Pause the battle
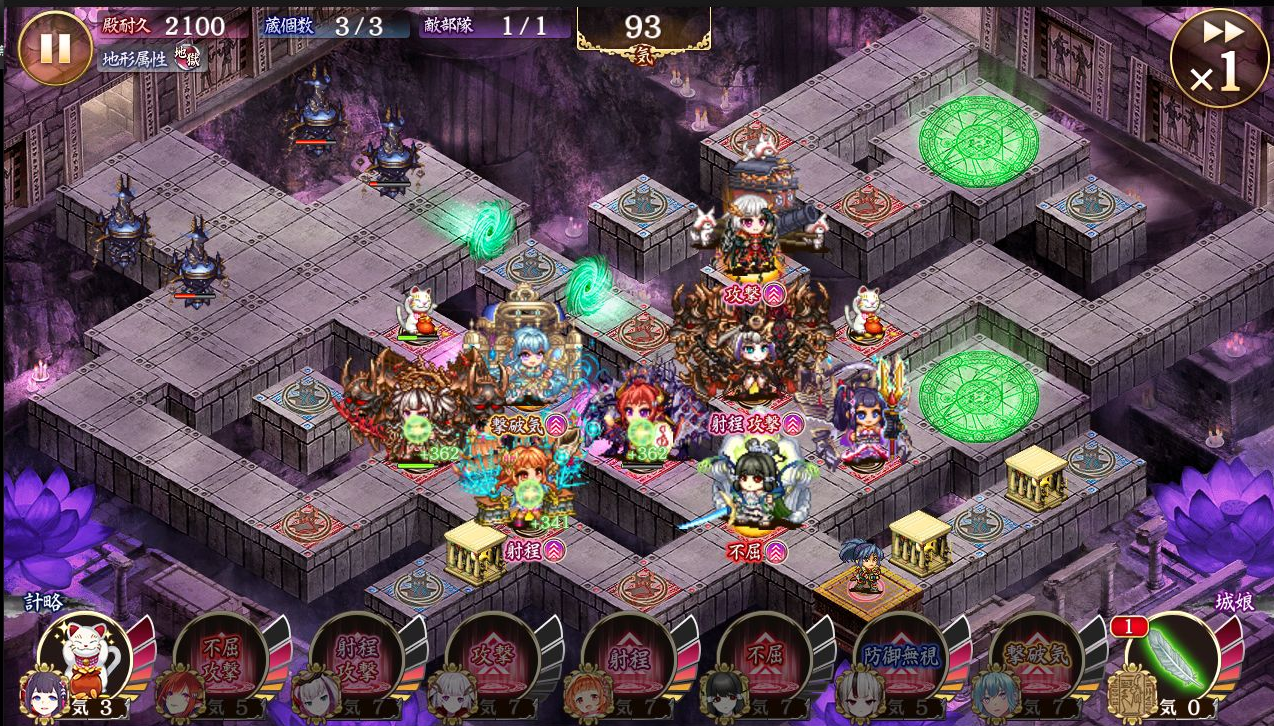This screenshot has height=726, width=1274. coord(55,47)
